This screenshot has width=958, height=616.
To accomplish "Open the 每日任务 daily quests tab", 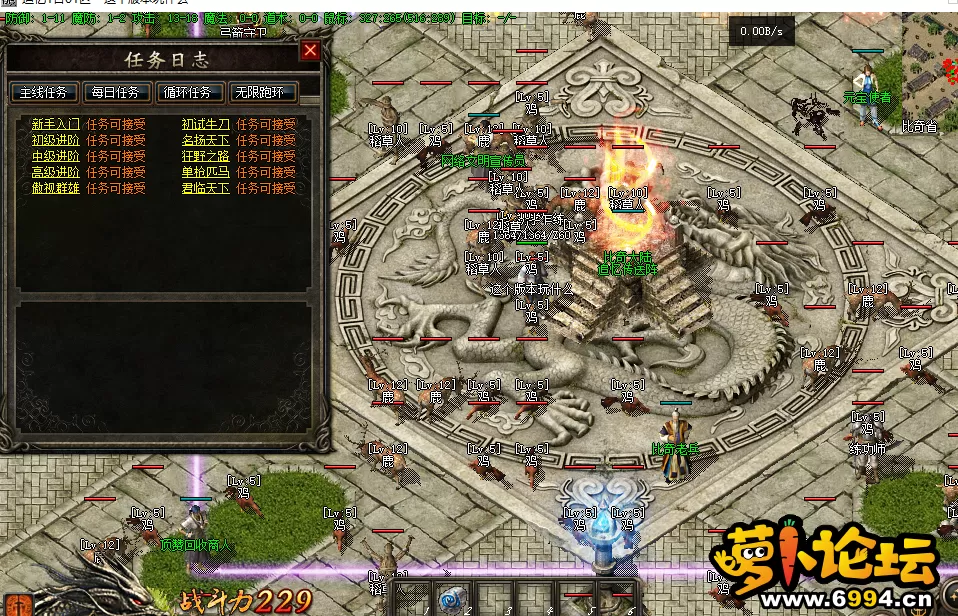I will point(116,93).
